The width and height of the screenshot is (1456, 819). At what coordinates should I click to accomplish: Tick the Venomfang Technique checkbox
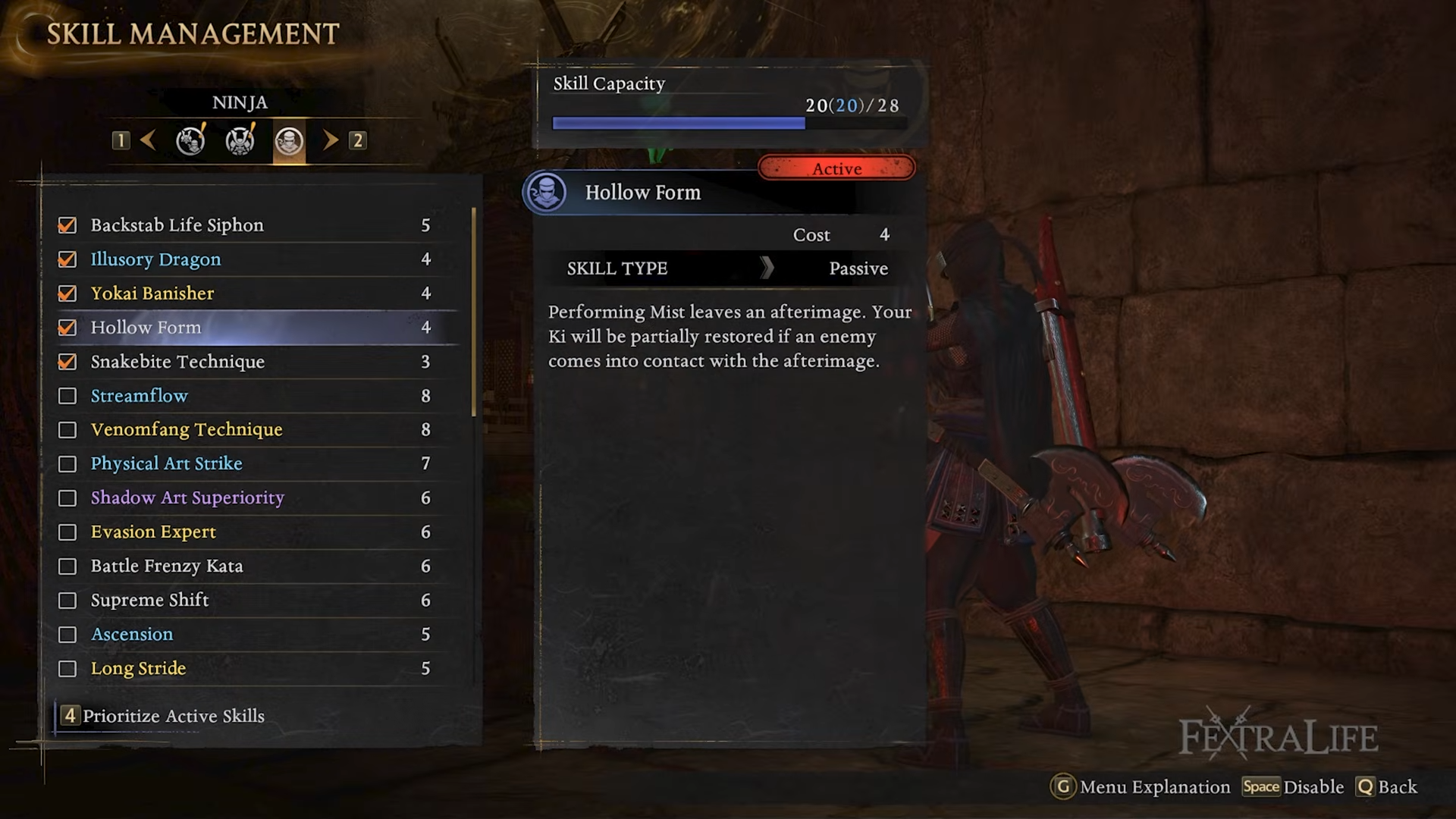click(67, 430)
